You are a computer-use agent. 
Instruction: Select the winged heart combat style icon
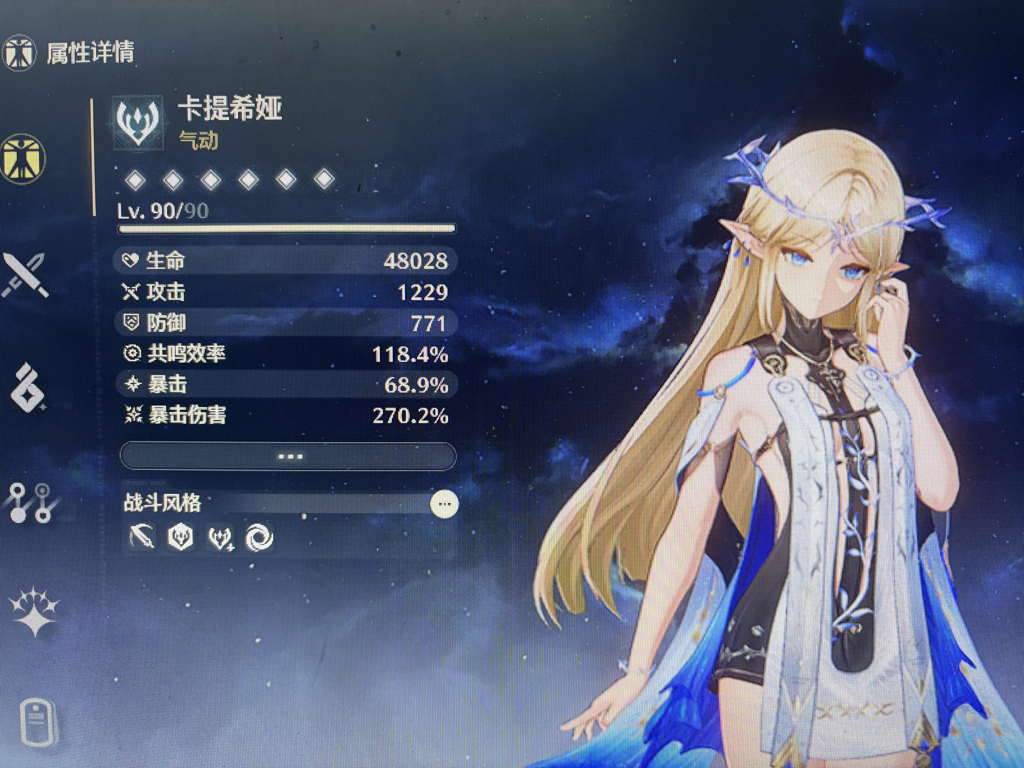point(220,538)
